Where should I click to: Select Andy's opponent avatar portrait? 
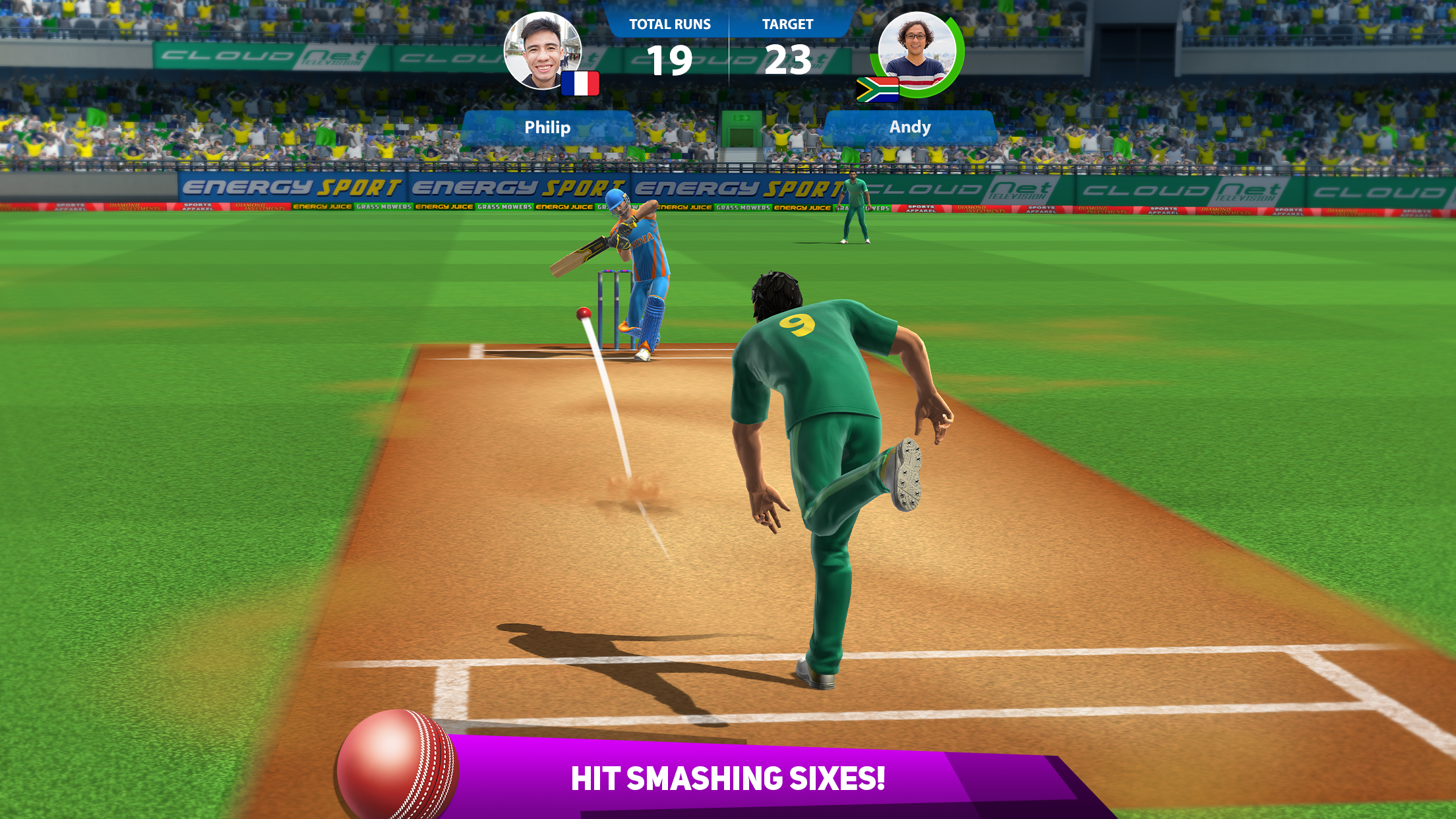coord(917,51)
